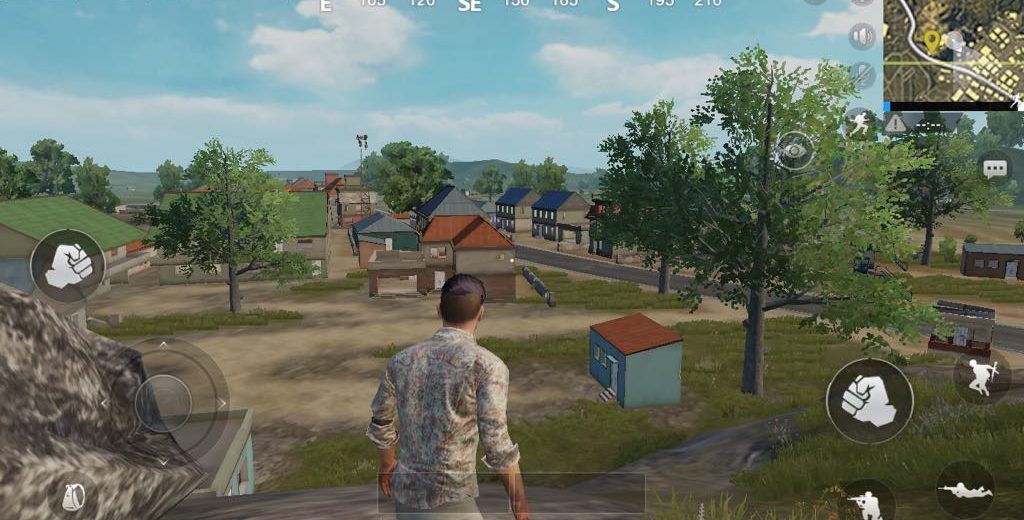Tap the empty weapon slot bar
This screenshot has height=520, width=1024.
[x=510, y=493]
